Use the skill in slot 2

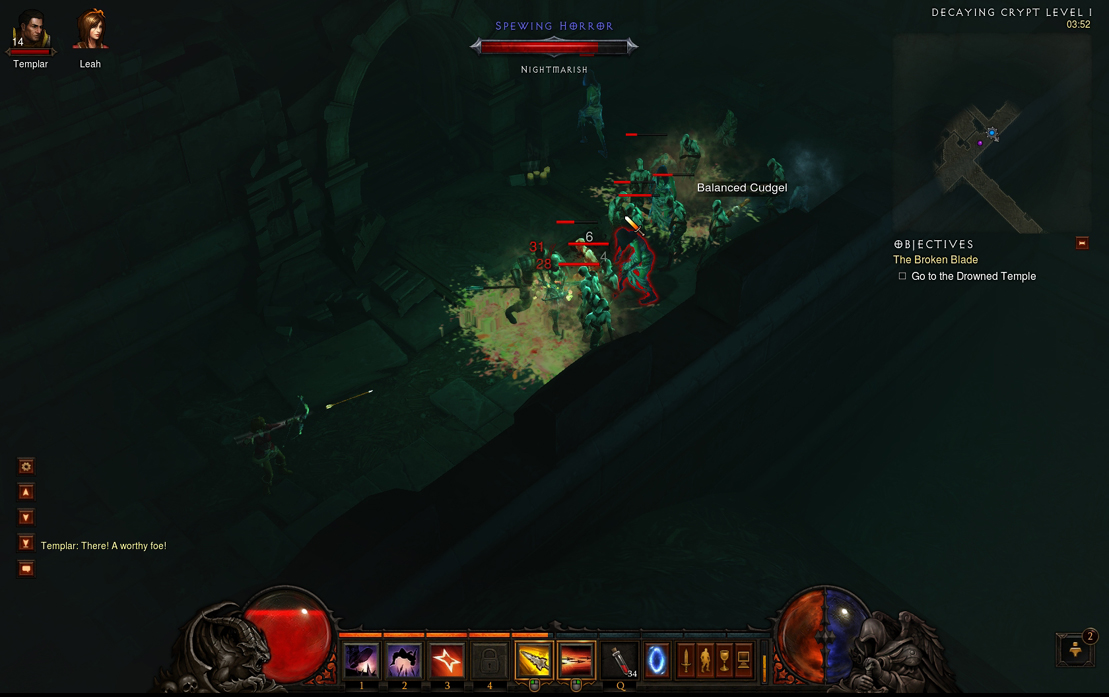tap(404, 661)
